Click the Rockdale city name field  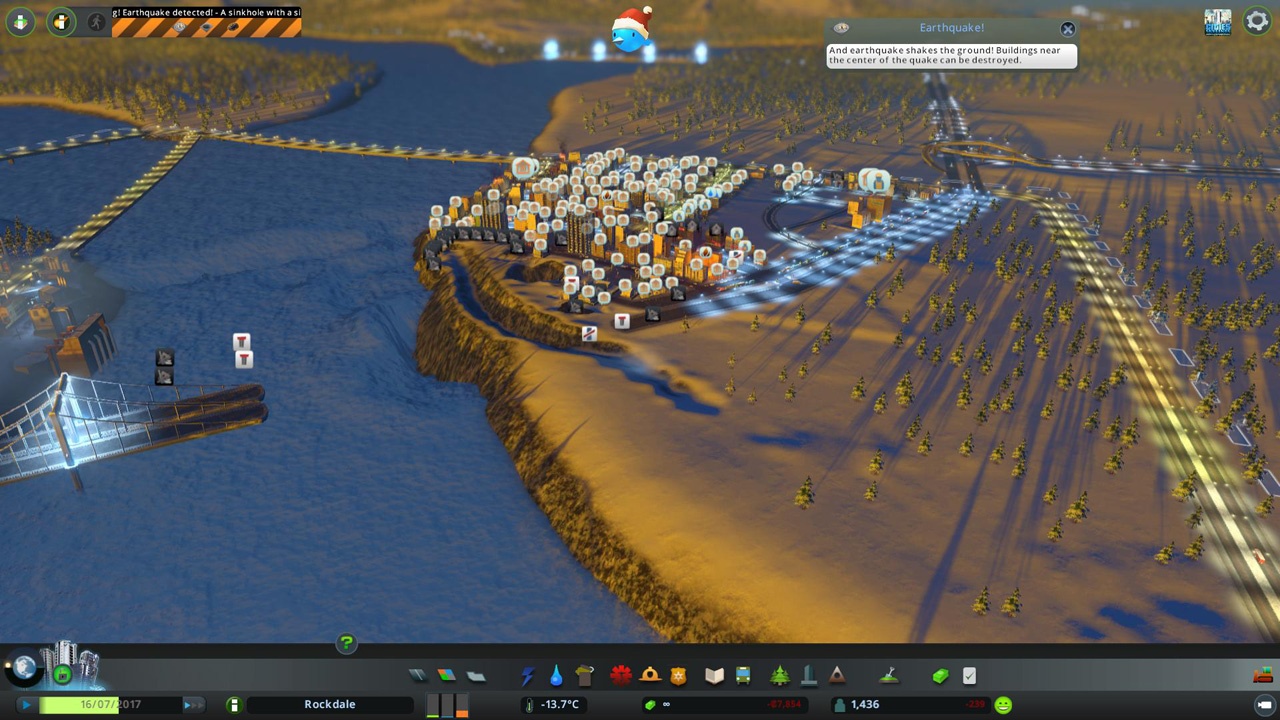[329, 705]
